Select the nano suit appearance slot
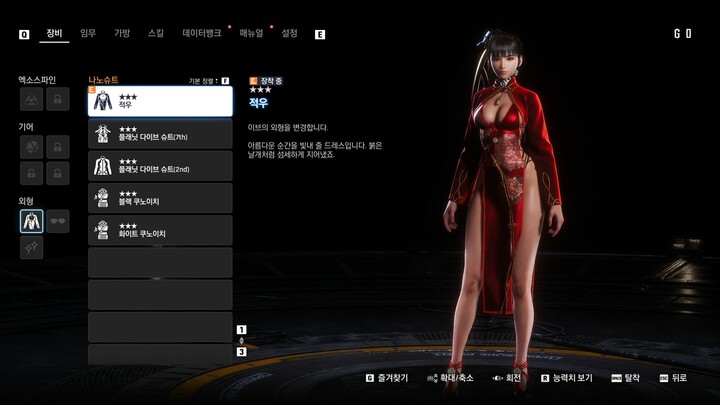Screen dimensions: 720x405 [x=31, y=221]
